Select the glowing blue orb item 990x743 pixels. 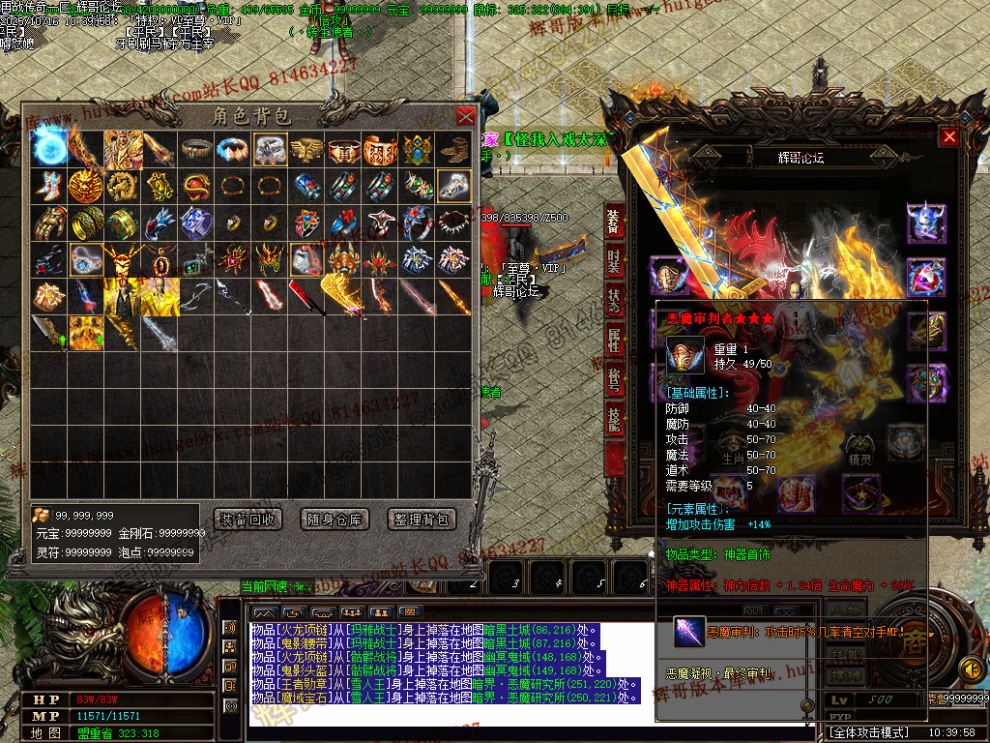49,149
